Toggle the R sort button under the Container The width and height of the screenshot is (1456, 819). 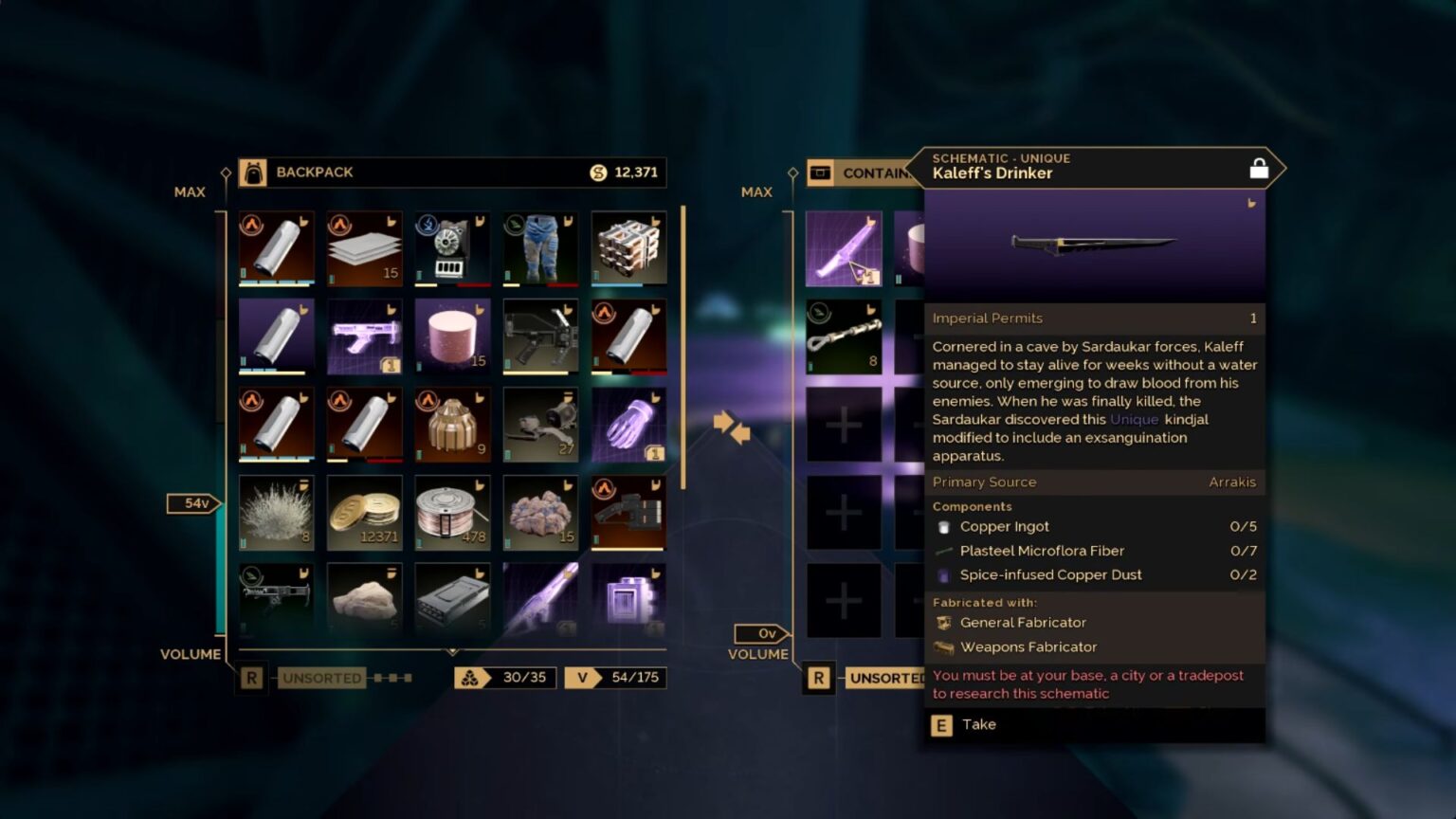[x=818, y=677]
